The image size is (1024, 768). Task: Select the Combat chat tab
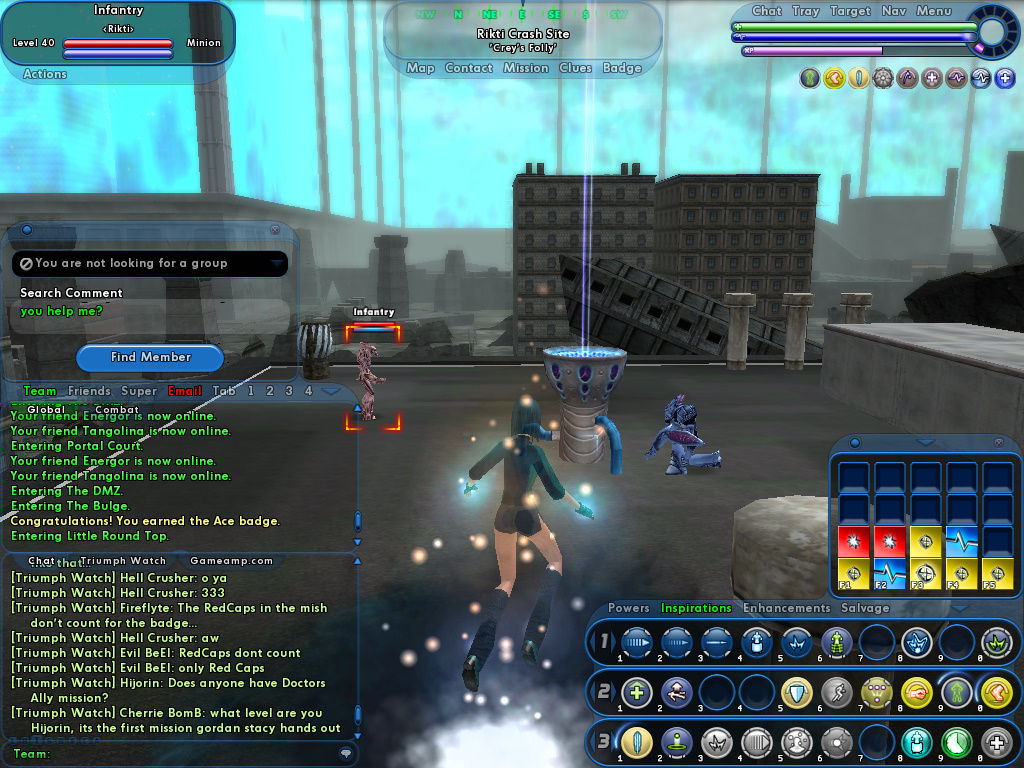(117, 409)
